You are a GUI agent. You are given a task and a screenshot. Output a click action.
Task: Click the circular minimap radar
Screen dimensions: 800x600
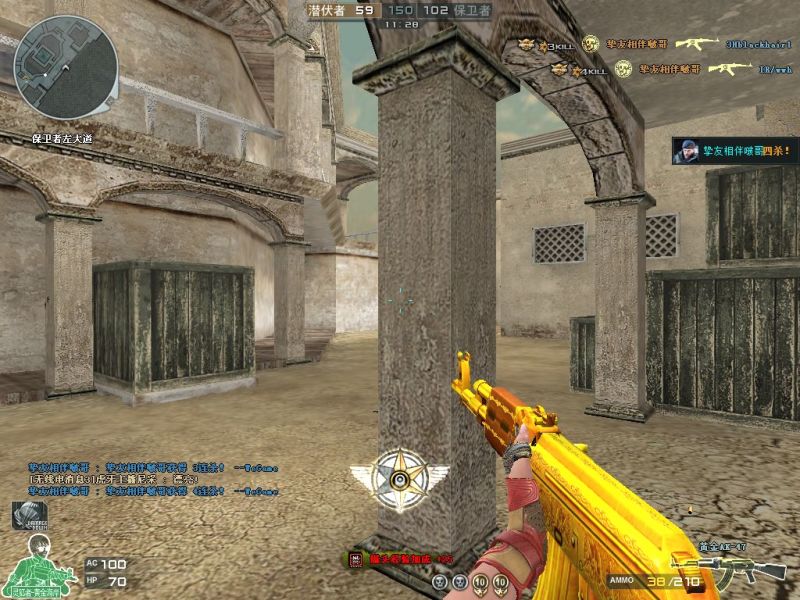point(66,67)
